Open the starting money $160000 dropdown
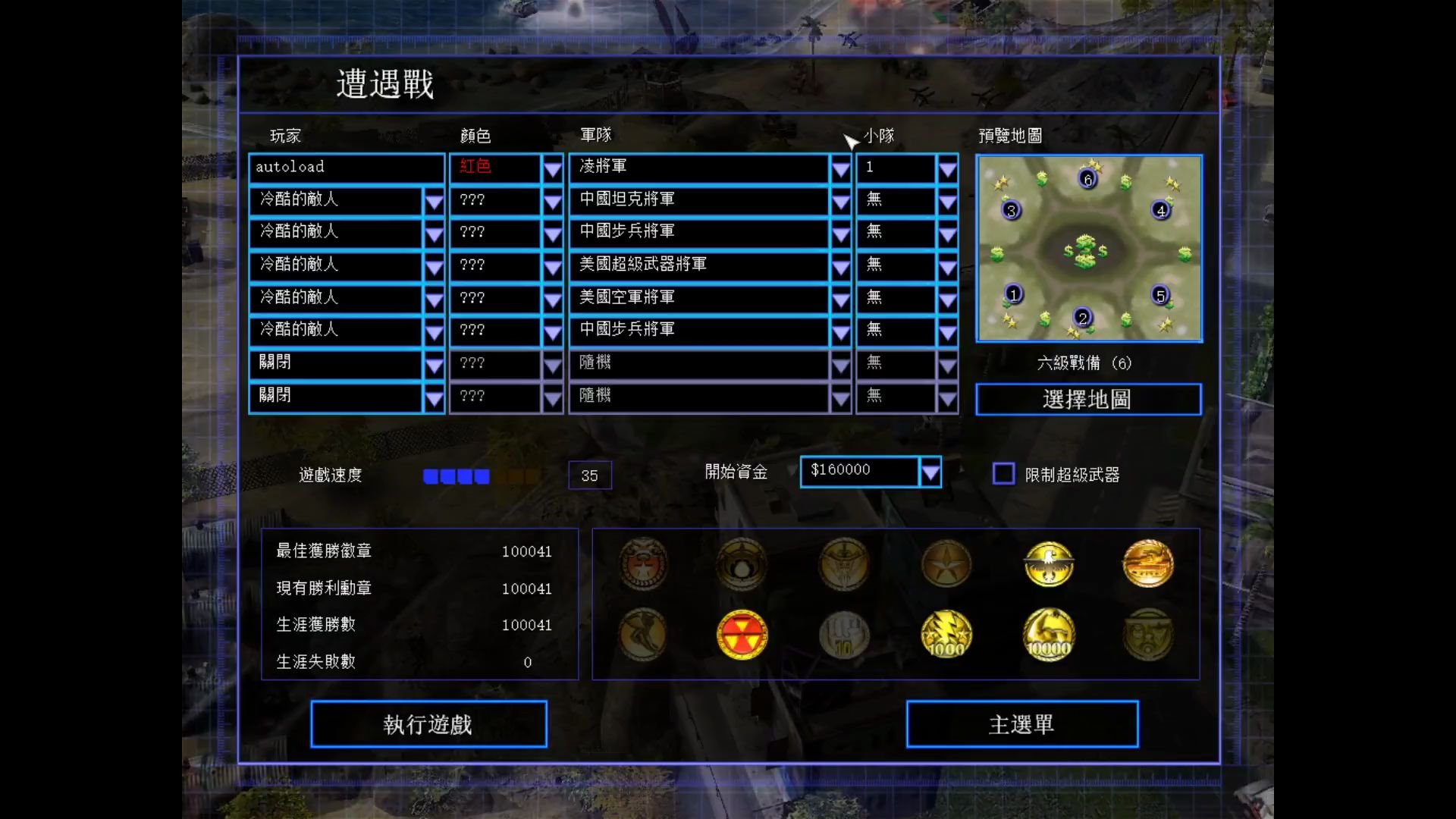The width and height of the screenshot is (1456, 819). coord(930,472)
